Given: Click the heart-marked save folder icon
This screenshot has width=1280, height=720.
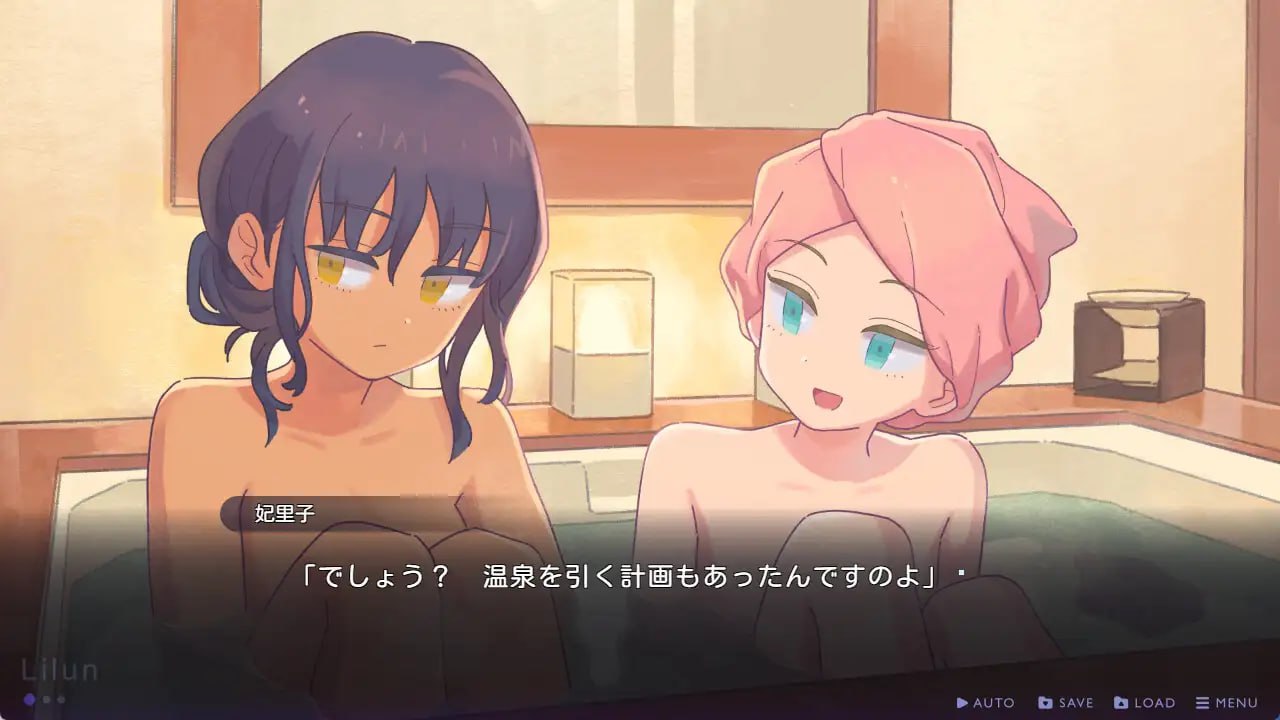Looking at the screenshot, I should 1043,702.
